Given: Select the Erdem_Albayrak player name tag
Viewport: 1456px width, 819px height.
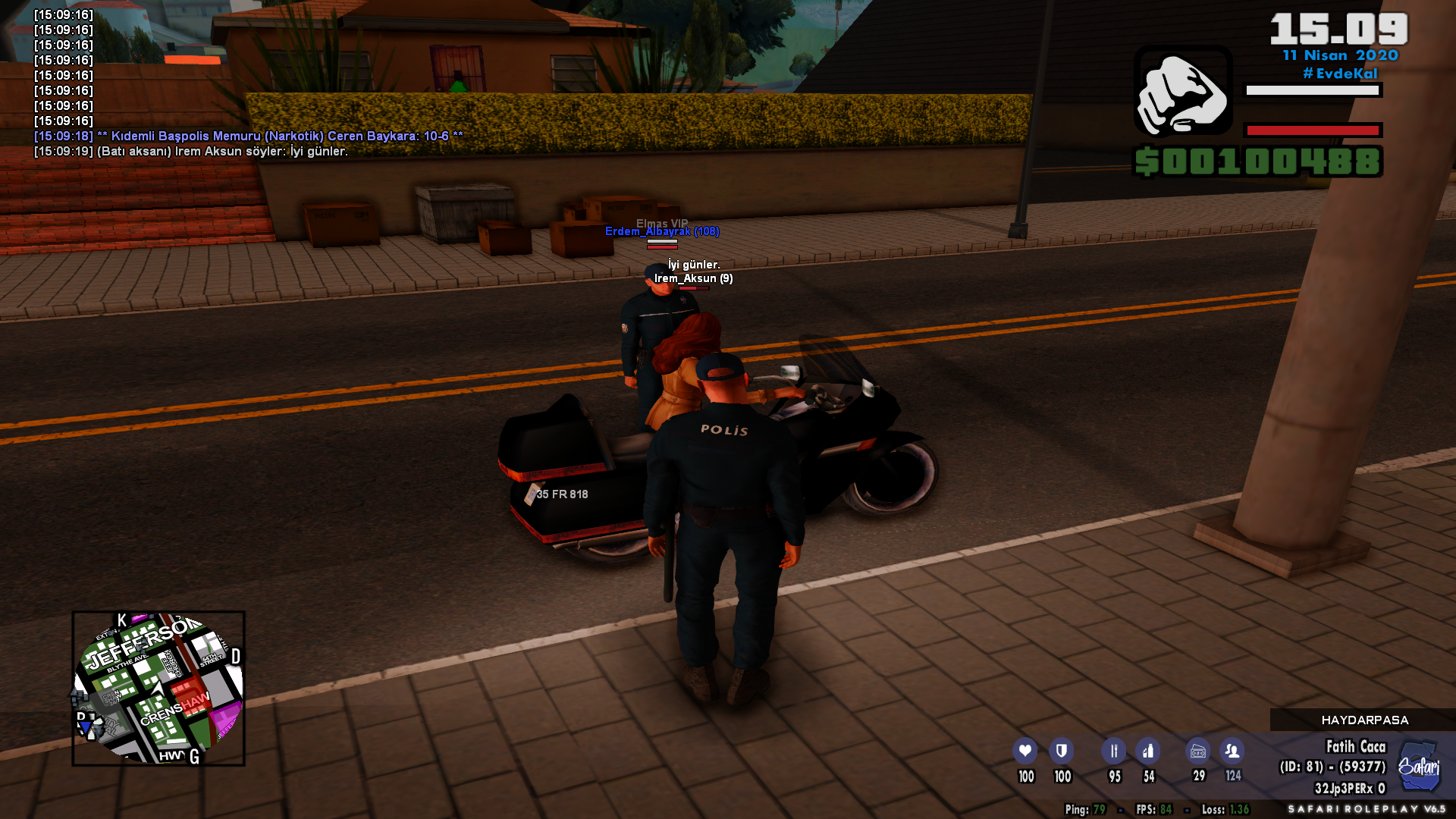Looking at the screenshot, I should (x=662, y=231).
